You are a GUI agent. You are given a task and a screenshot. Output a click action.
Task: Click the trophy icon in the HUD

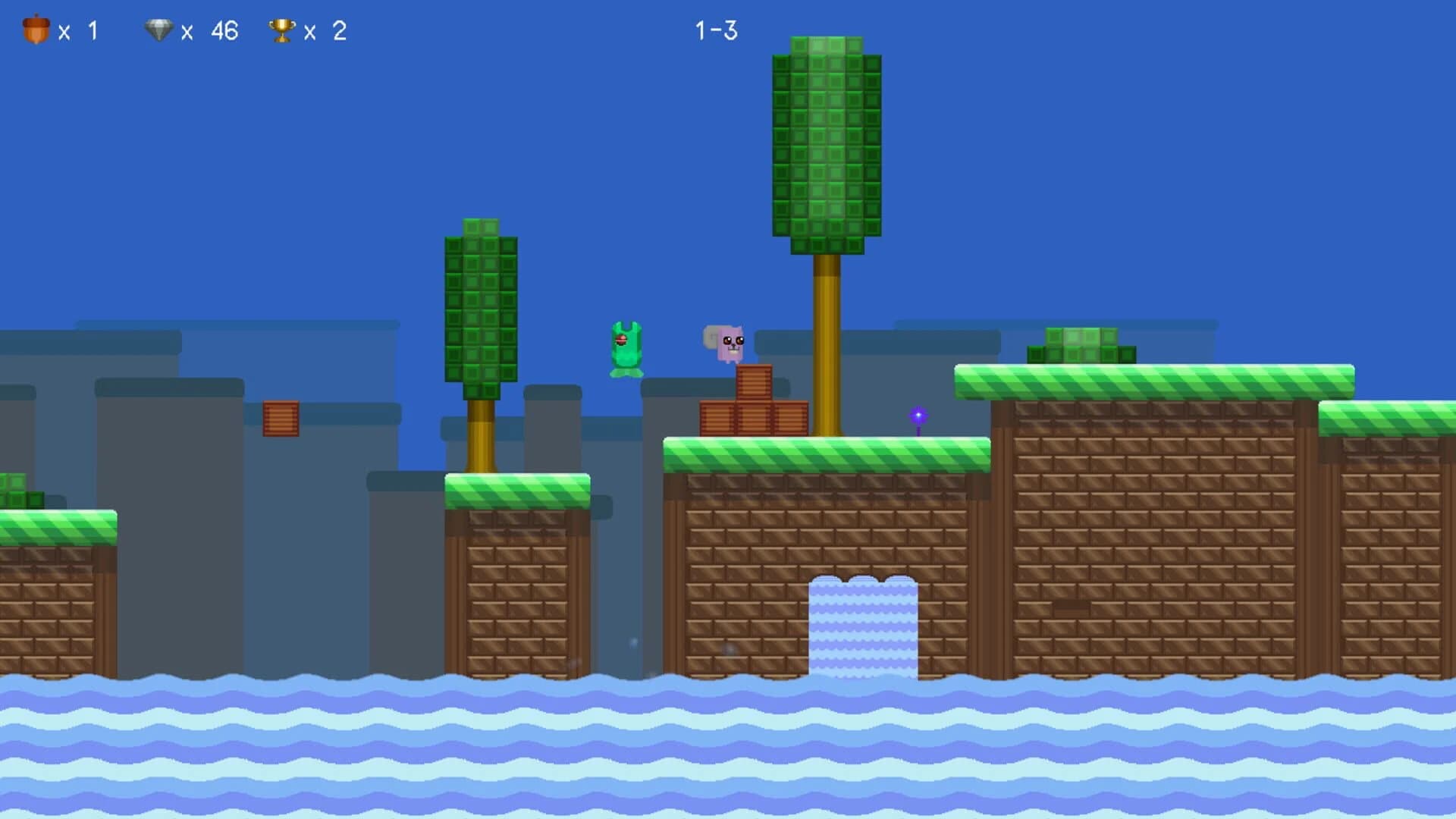[x=281, y=29]
